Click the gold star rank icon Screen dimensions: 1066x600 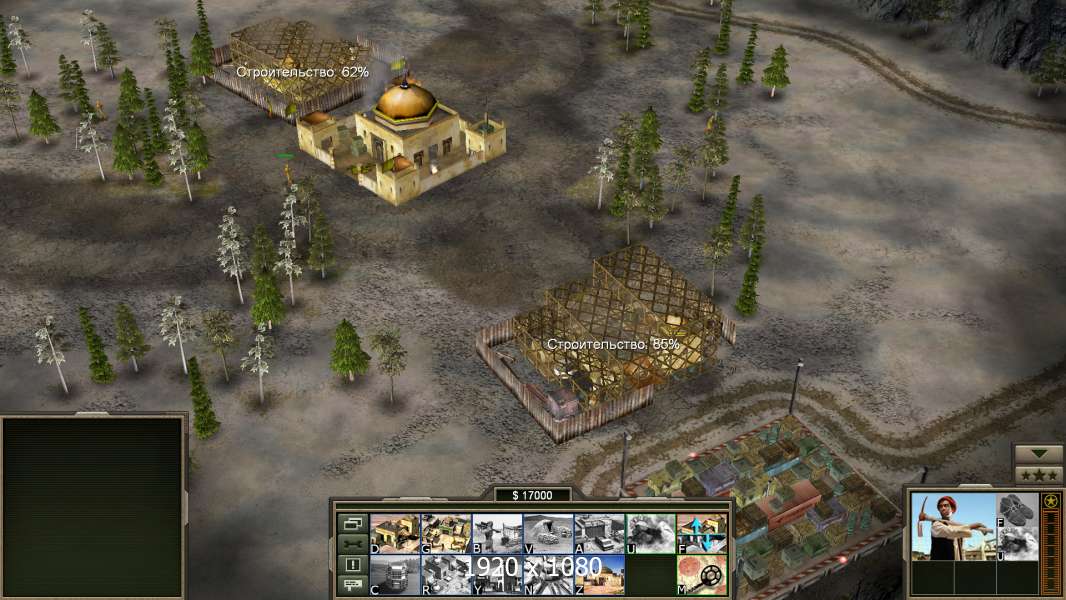[x=1050, y=500]
